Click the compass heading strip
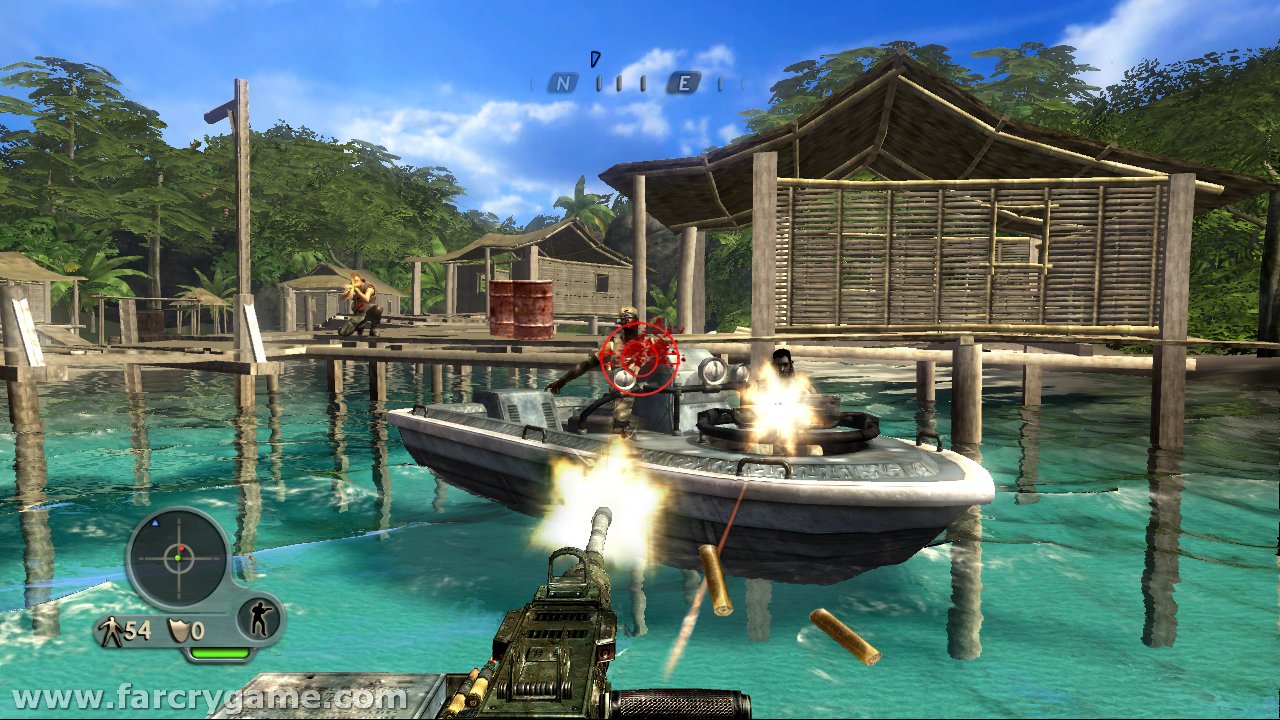The height and width of the screenshot is (720, 1280). [x=638, y=84]
